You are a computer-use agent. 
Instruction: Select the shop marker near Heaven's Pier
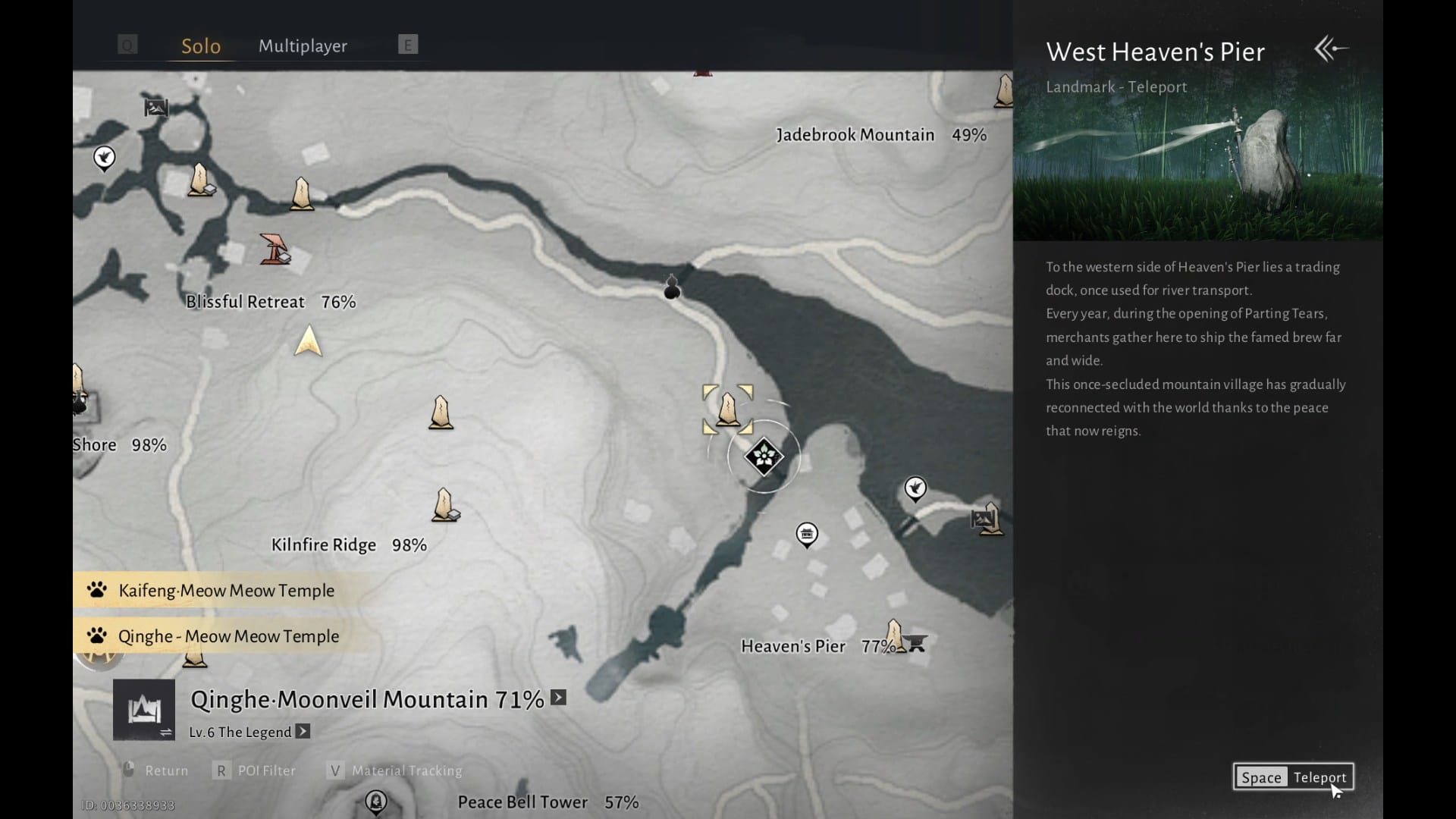[x=806, y=534]
